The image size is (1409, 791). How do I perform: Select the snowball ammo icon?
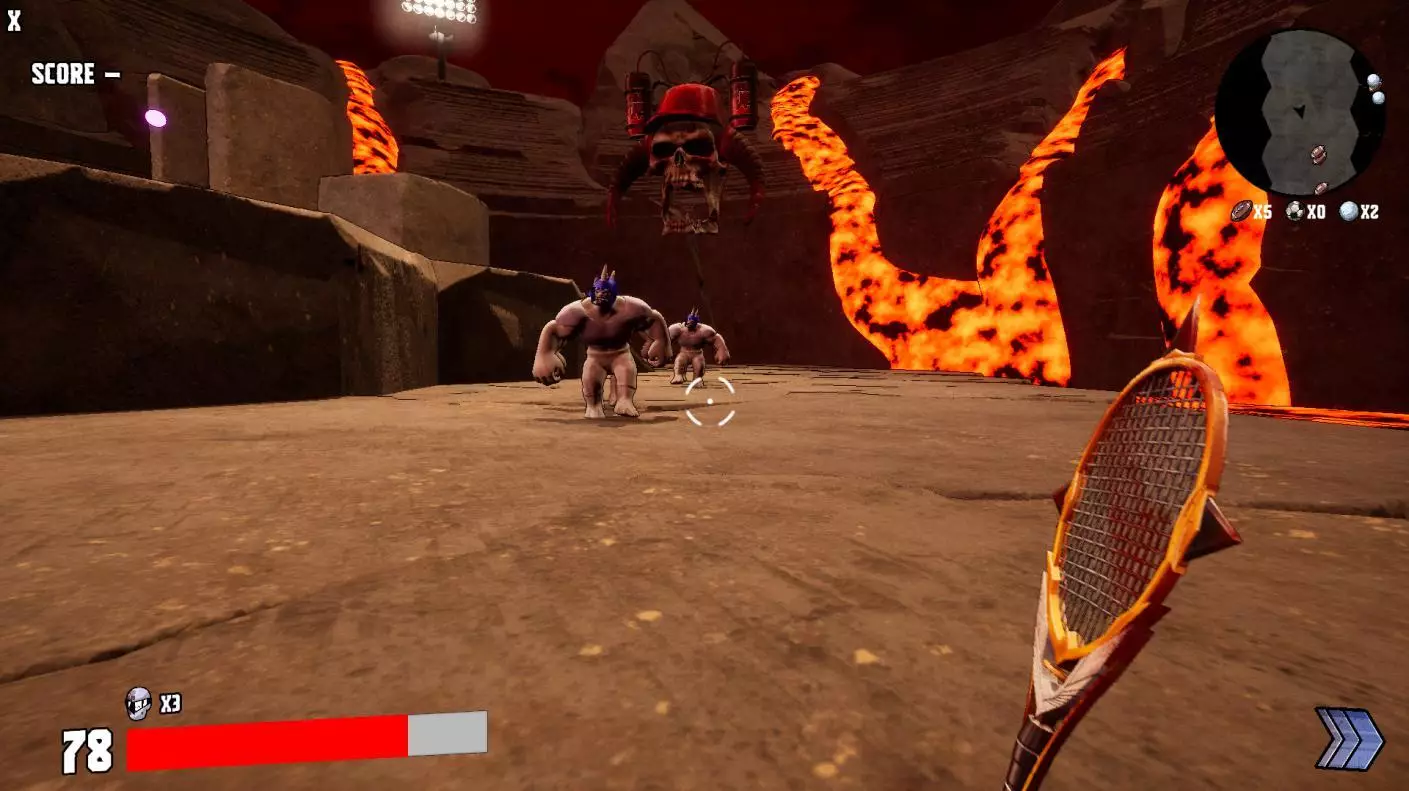[1349, 211]
